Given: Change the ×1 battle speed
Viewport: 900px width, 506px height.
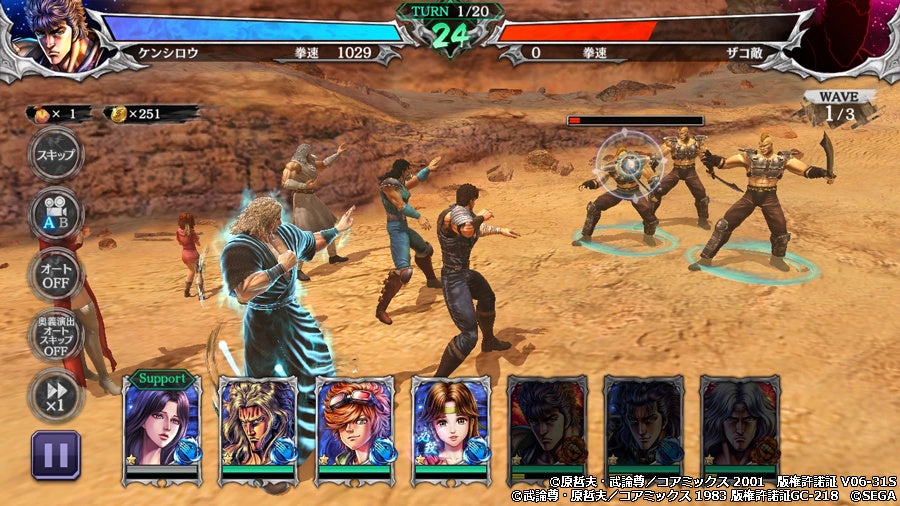Looking at the screenshot, I should point(55,393).
